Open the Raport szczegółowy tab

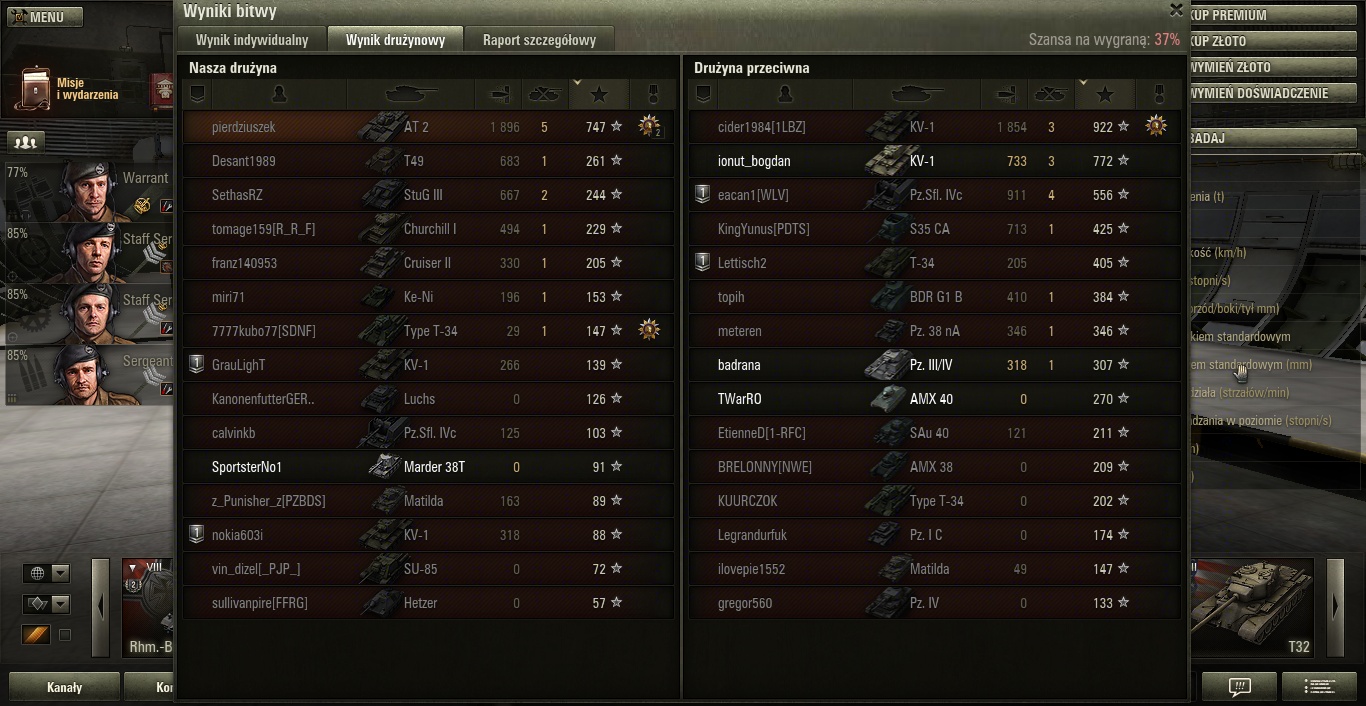[x=539, y=40]
